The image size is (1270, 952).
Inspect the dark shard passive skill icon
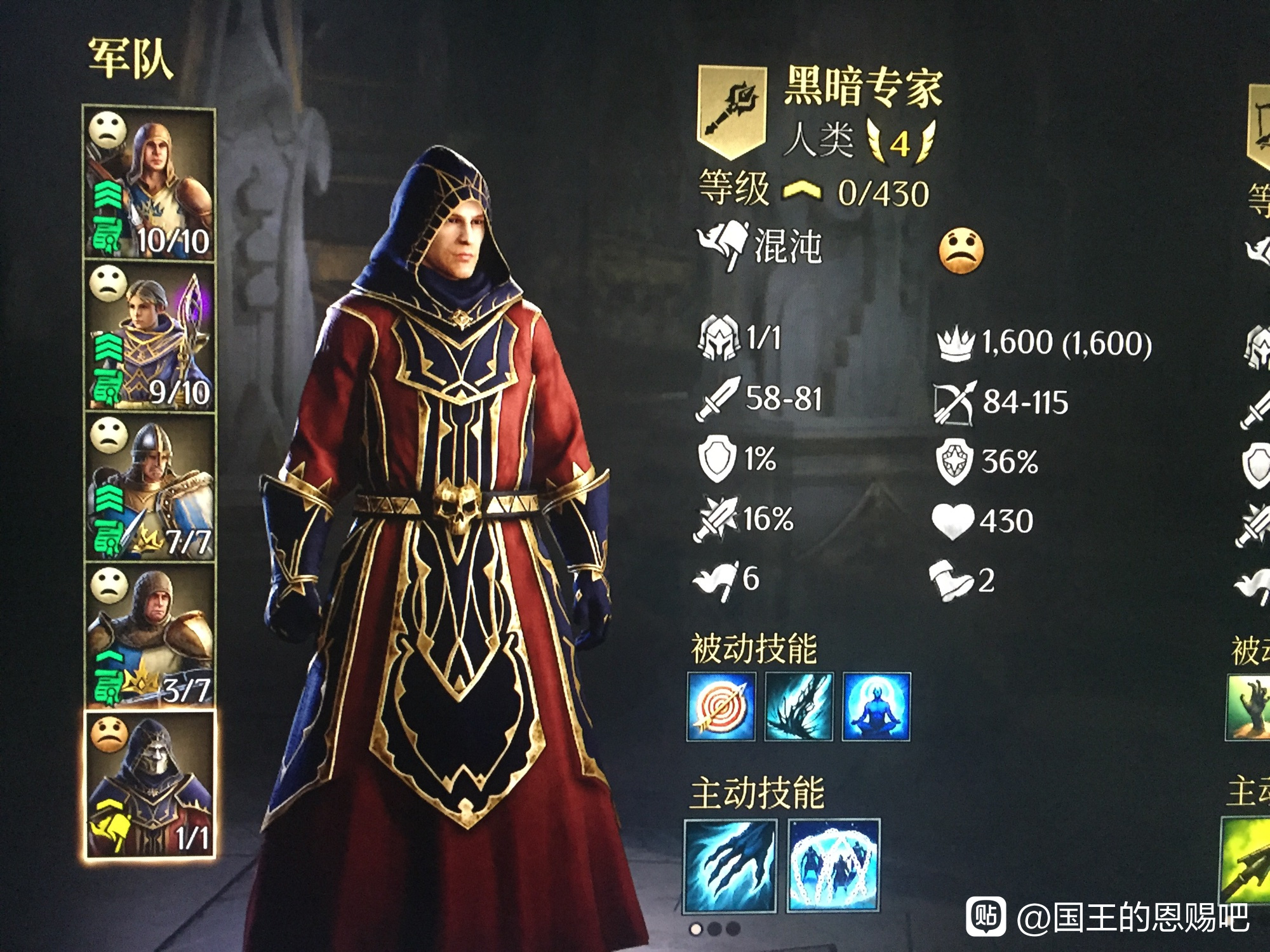pyautogui.click(x=799, y=706)
